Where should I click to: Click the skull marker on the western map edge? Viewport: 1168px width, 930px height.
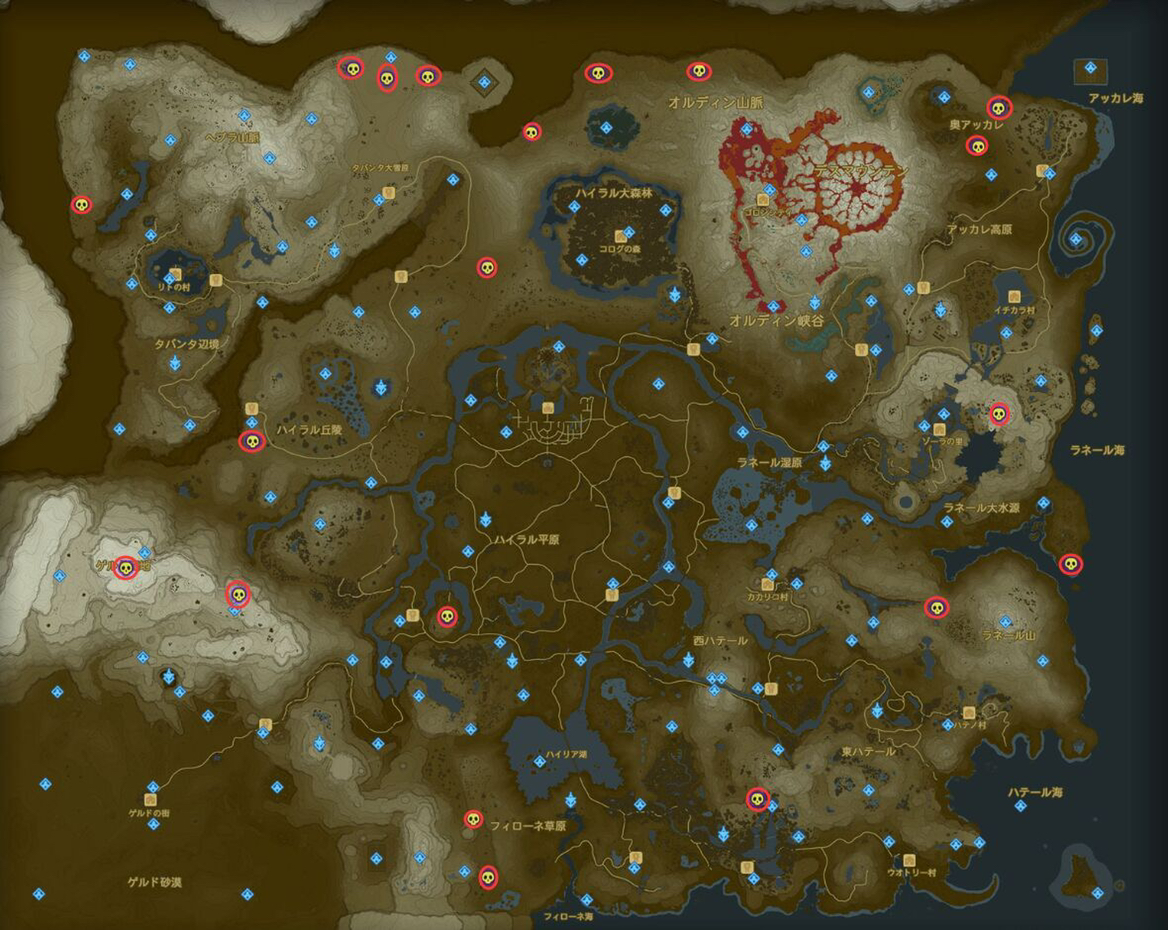tap(81, 204)
